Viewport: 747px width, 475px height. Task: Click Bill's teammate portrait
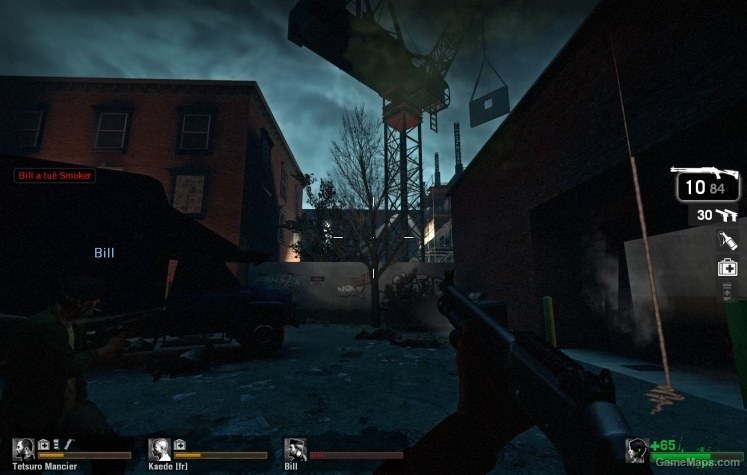coord(295,449)
